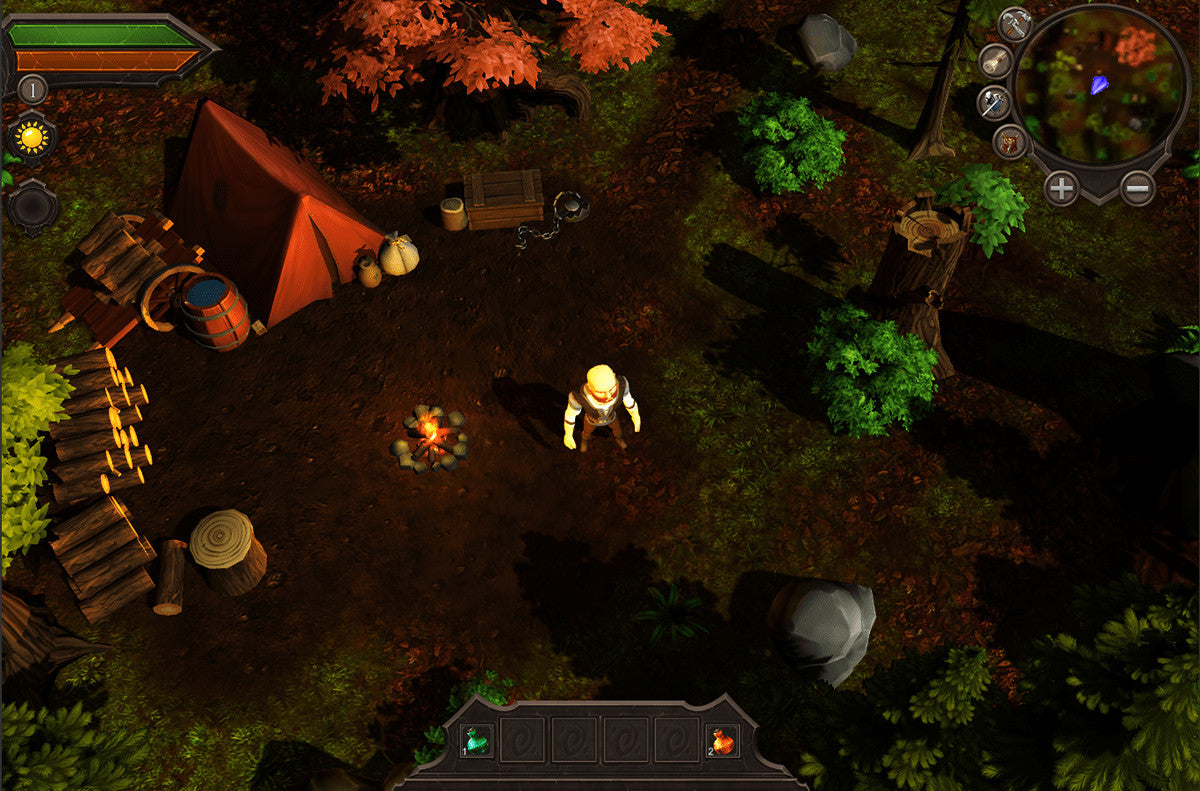Click the owl icon beside the minimap
Image resolution: width=1200 pixels, height=791 pixels.
click(1011, 143)
